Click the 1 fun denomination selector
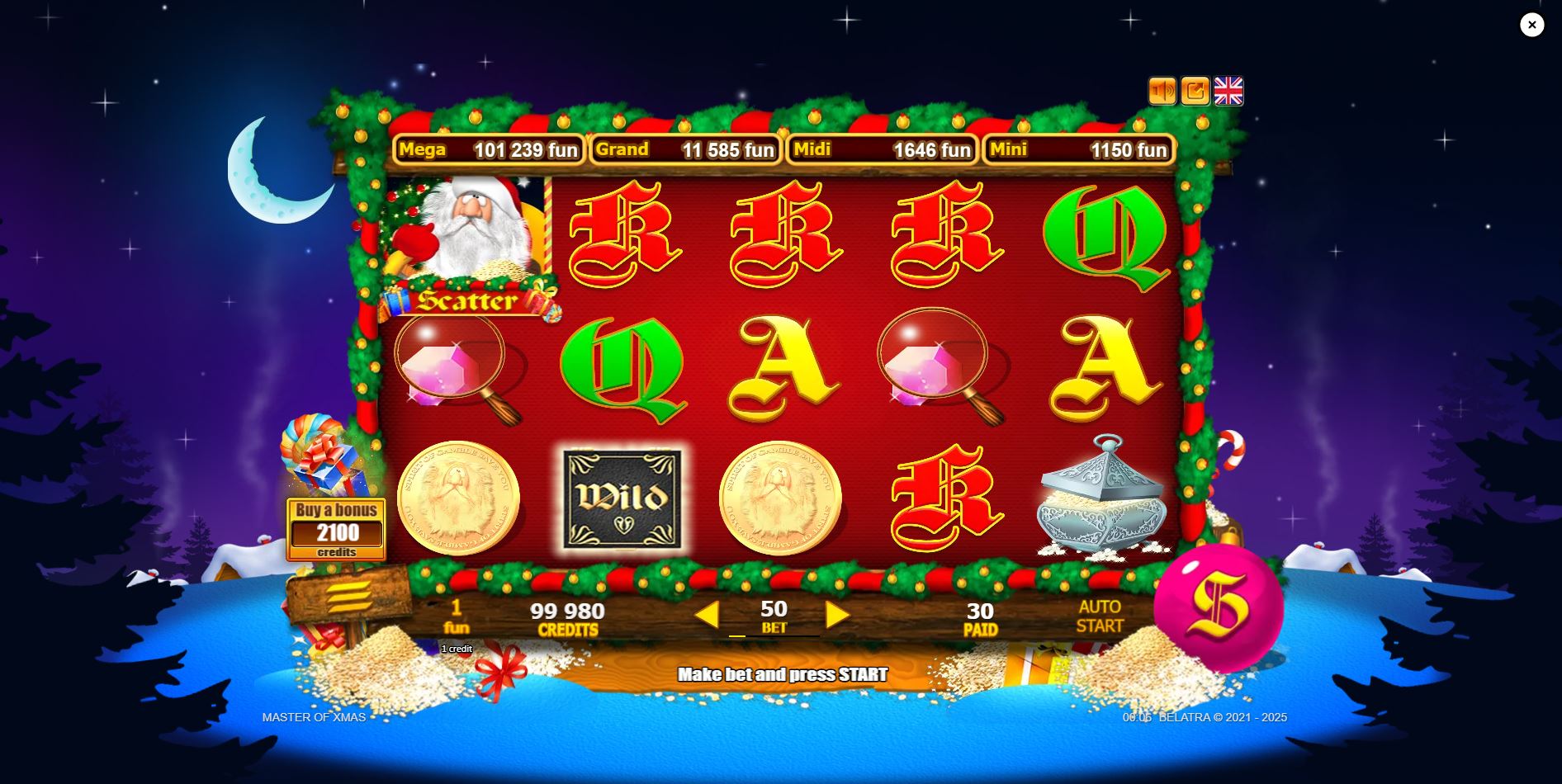Screen dimensions: 1562x784 pyautogui.click(x=457, y=615)
